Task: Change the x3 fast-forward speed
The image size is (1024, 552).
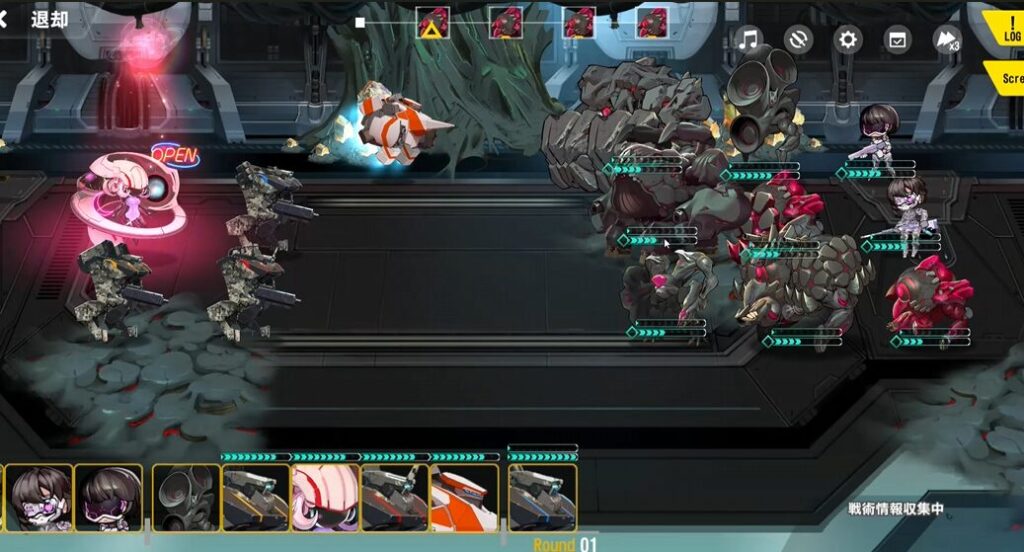Action: coord(946,40)
